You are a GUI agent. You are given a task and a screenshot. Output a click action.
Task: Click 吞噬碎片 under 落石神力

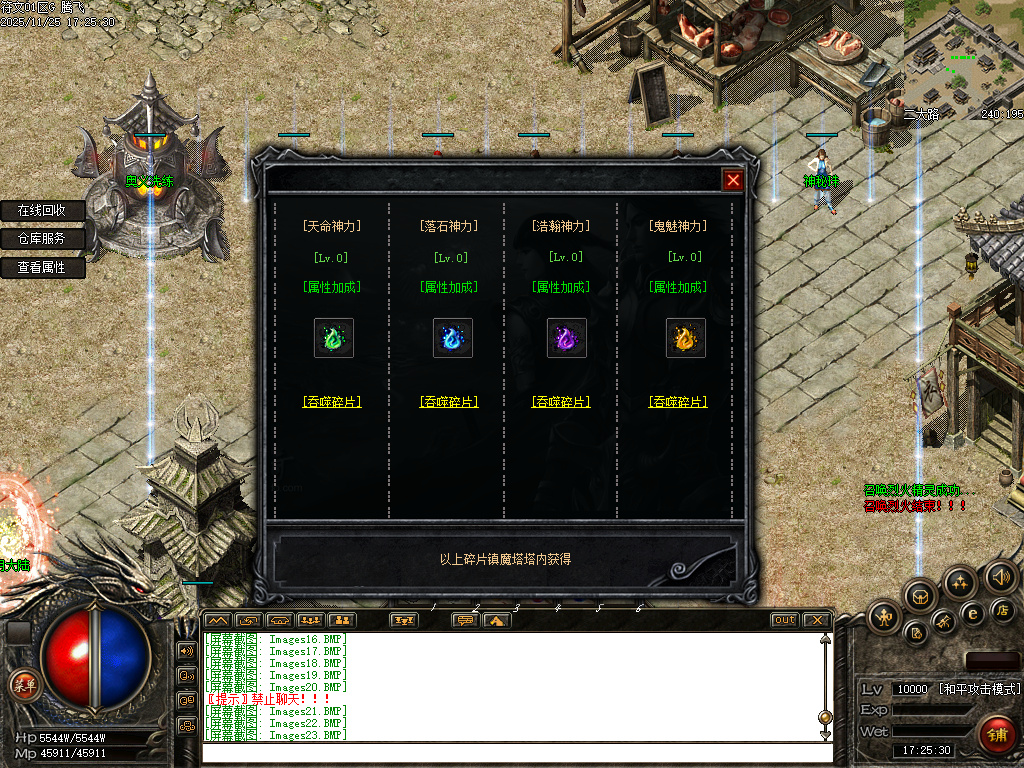(449, 402)
